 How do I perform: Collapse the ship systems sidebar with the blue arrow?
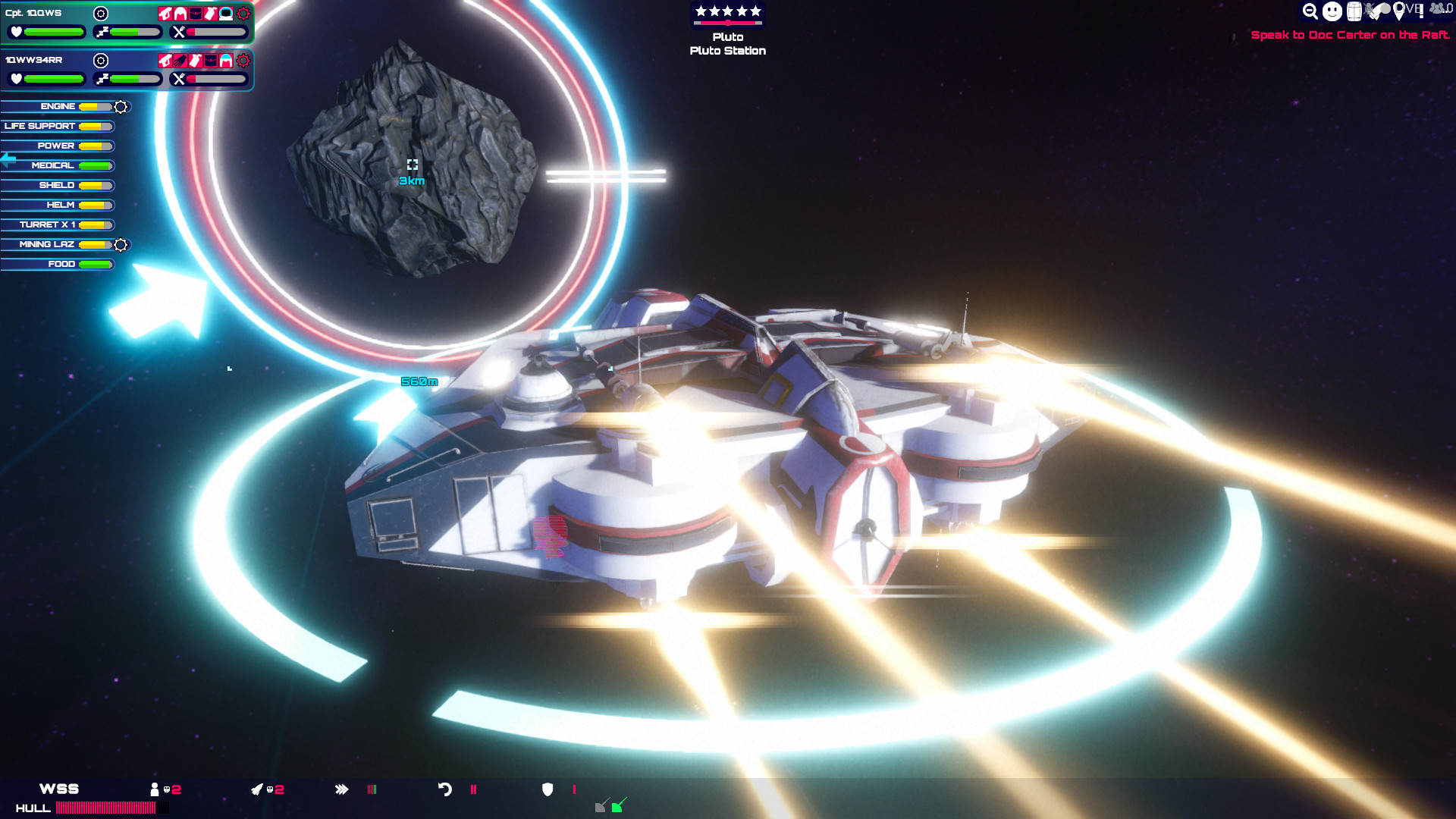pyautogui.click(x=7, y=158)
